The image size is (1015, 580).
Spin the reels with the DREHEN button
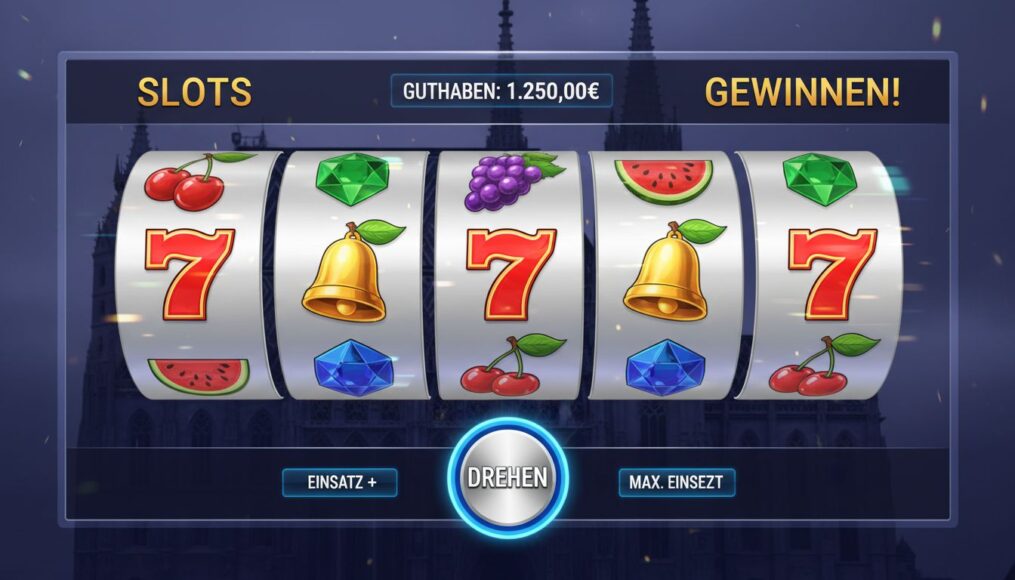coord(507,478)
